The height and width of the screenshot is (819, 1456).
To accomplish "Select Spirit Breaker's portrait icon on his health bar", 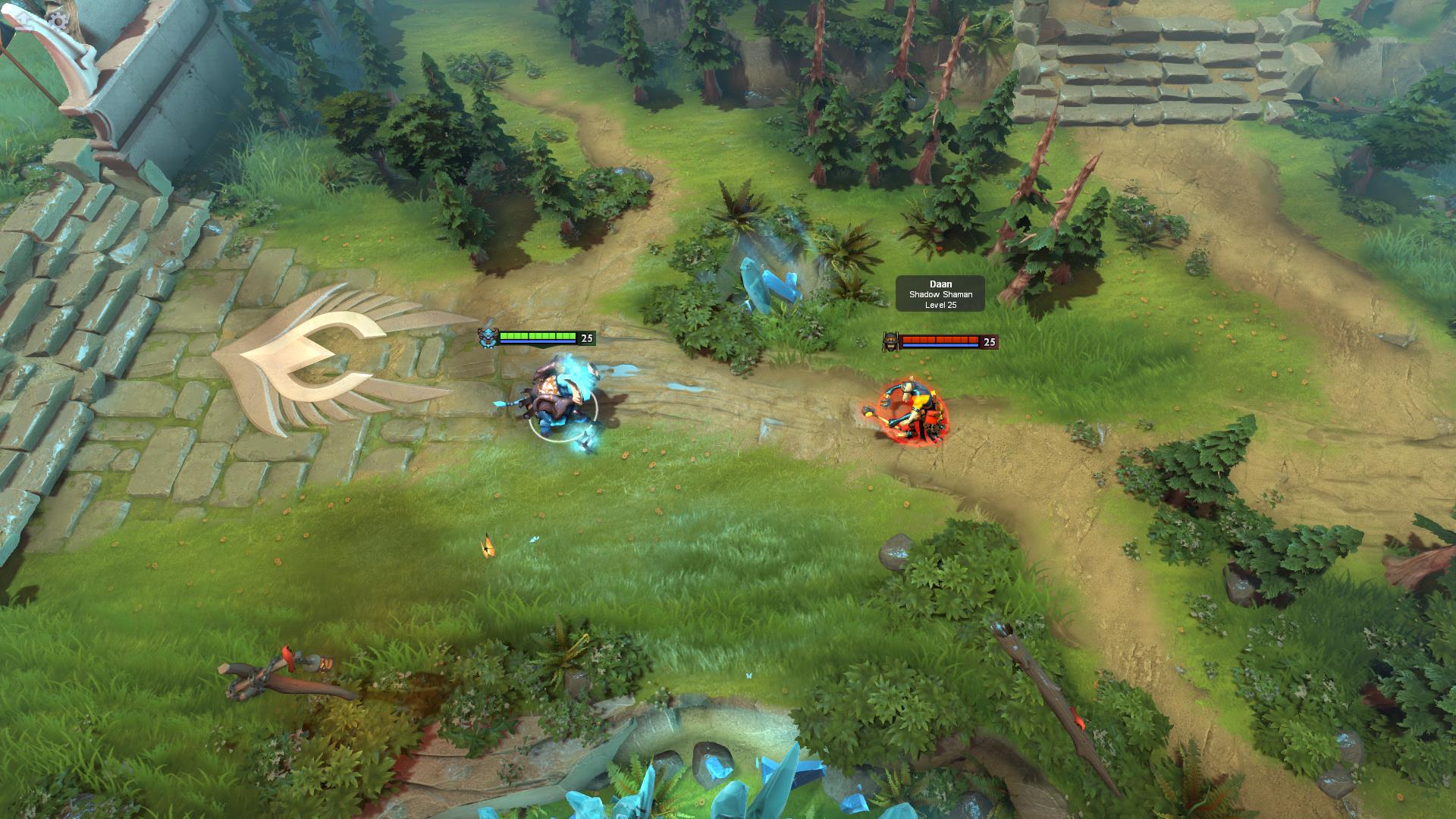I will click(x=488, y=338).
